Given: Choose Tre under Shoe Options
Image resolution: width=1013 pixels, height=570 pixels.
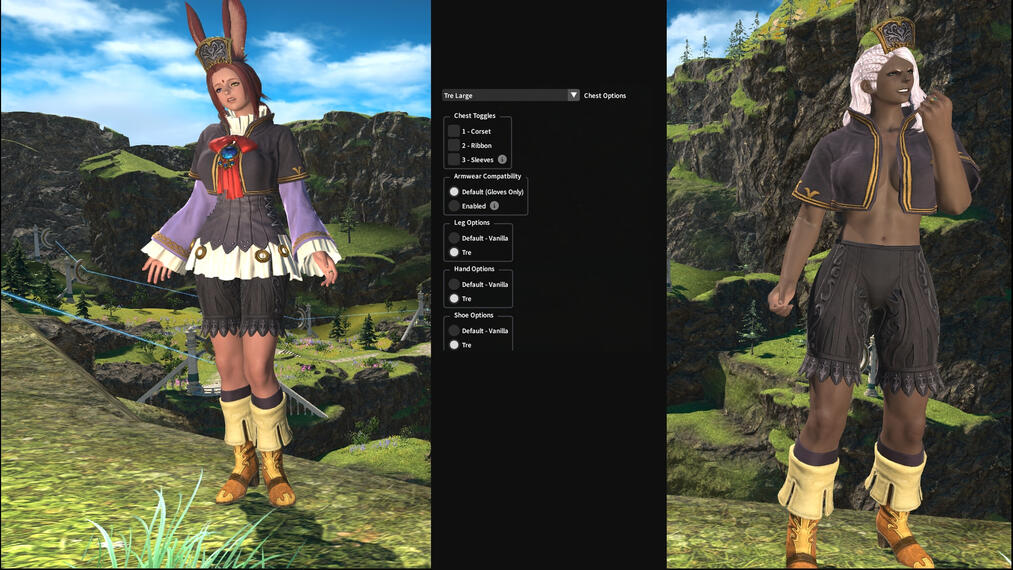Looking at the screenshot, I should coord(454,344).
